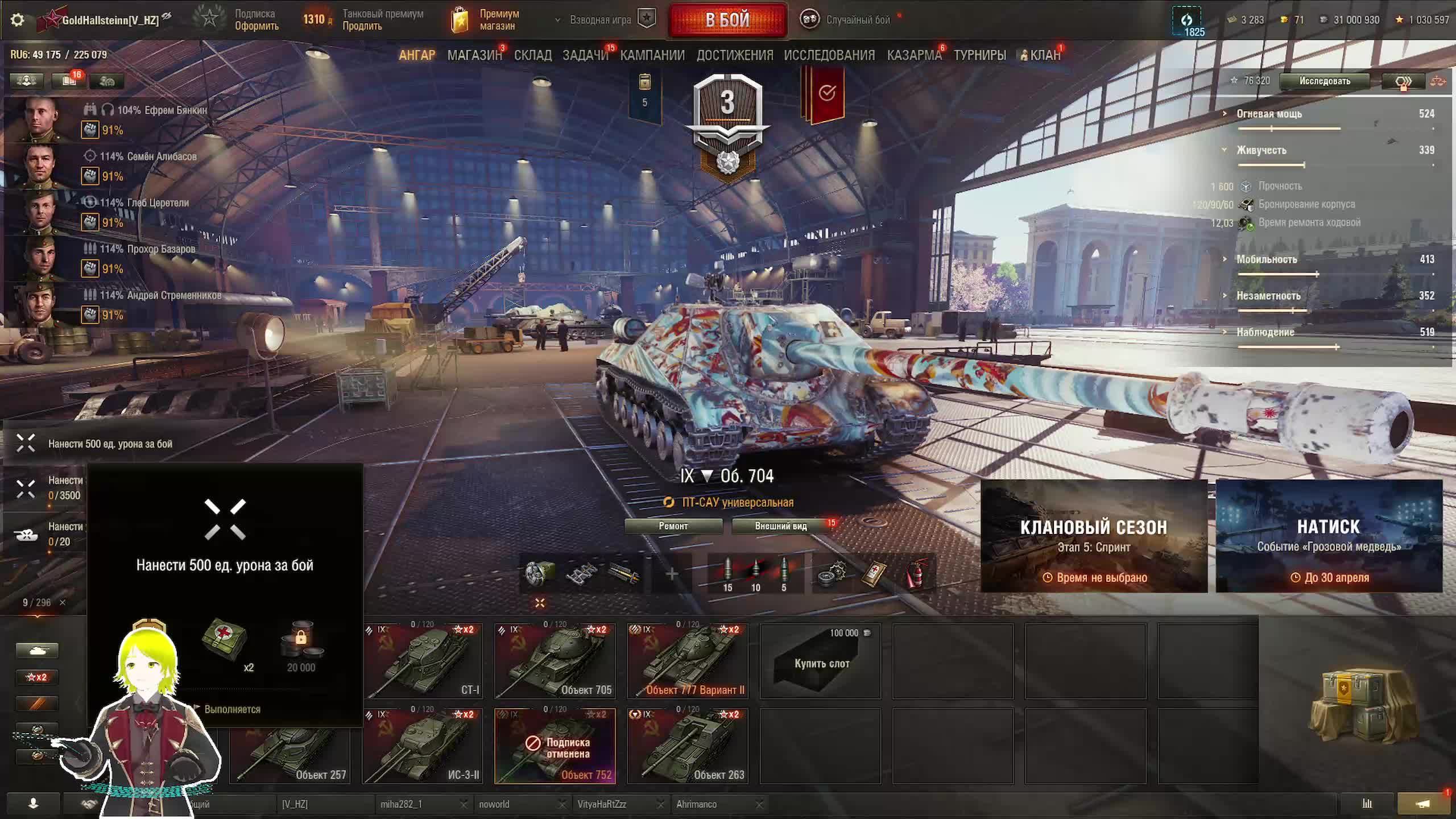This screenshot has height=819, width=1456.
Task: Open Внешний вид customization
Action: [781, 526]
